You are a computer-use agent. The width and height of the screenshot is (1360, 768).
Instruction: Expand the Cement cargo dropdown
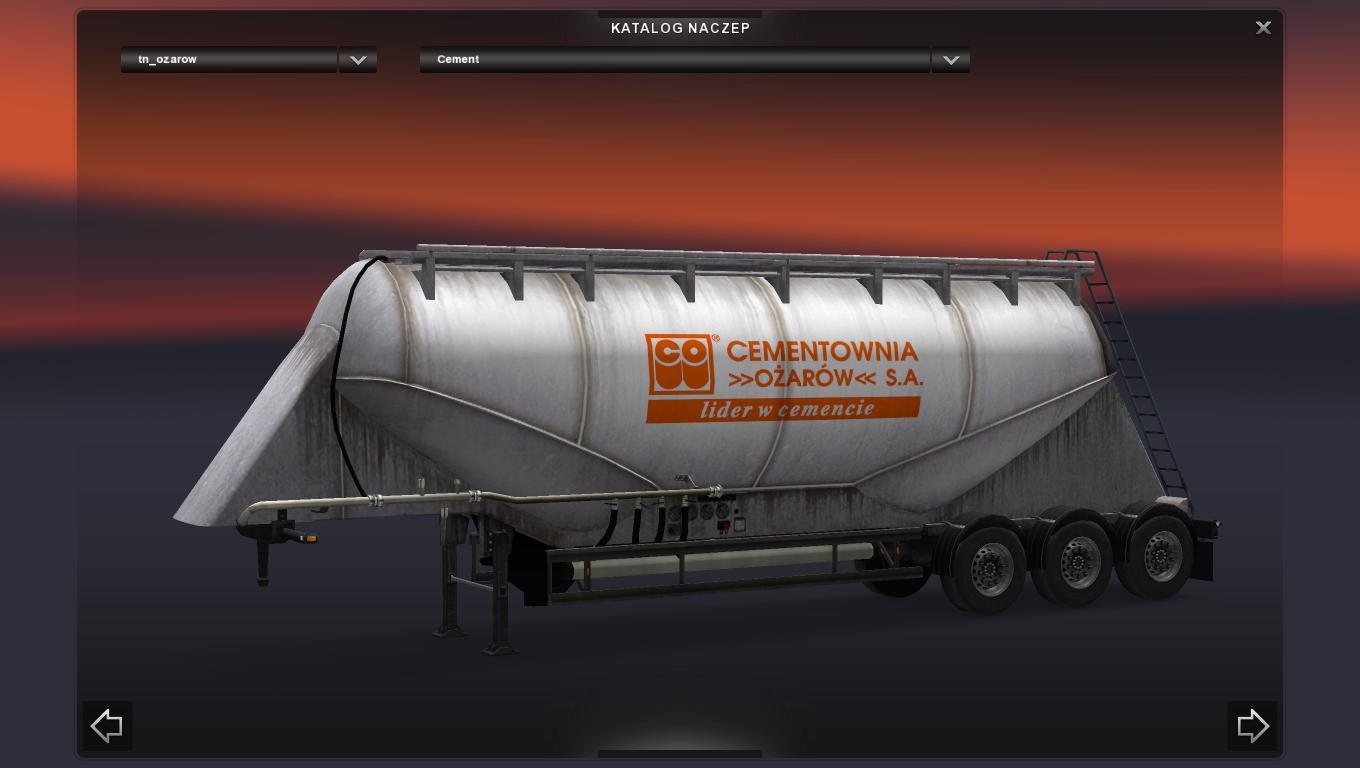pos(951,60)
